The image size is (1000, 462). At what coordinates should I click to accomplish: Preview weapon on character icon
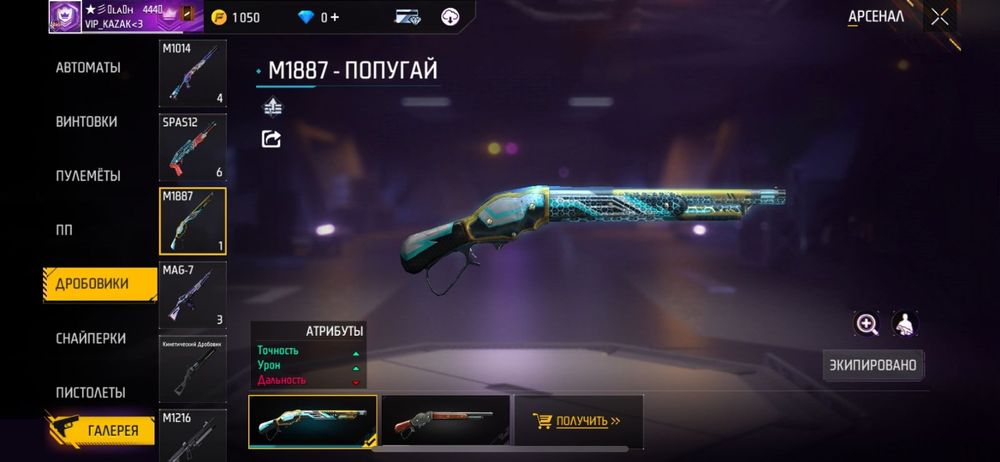tap(904, 323)
